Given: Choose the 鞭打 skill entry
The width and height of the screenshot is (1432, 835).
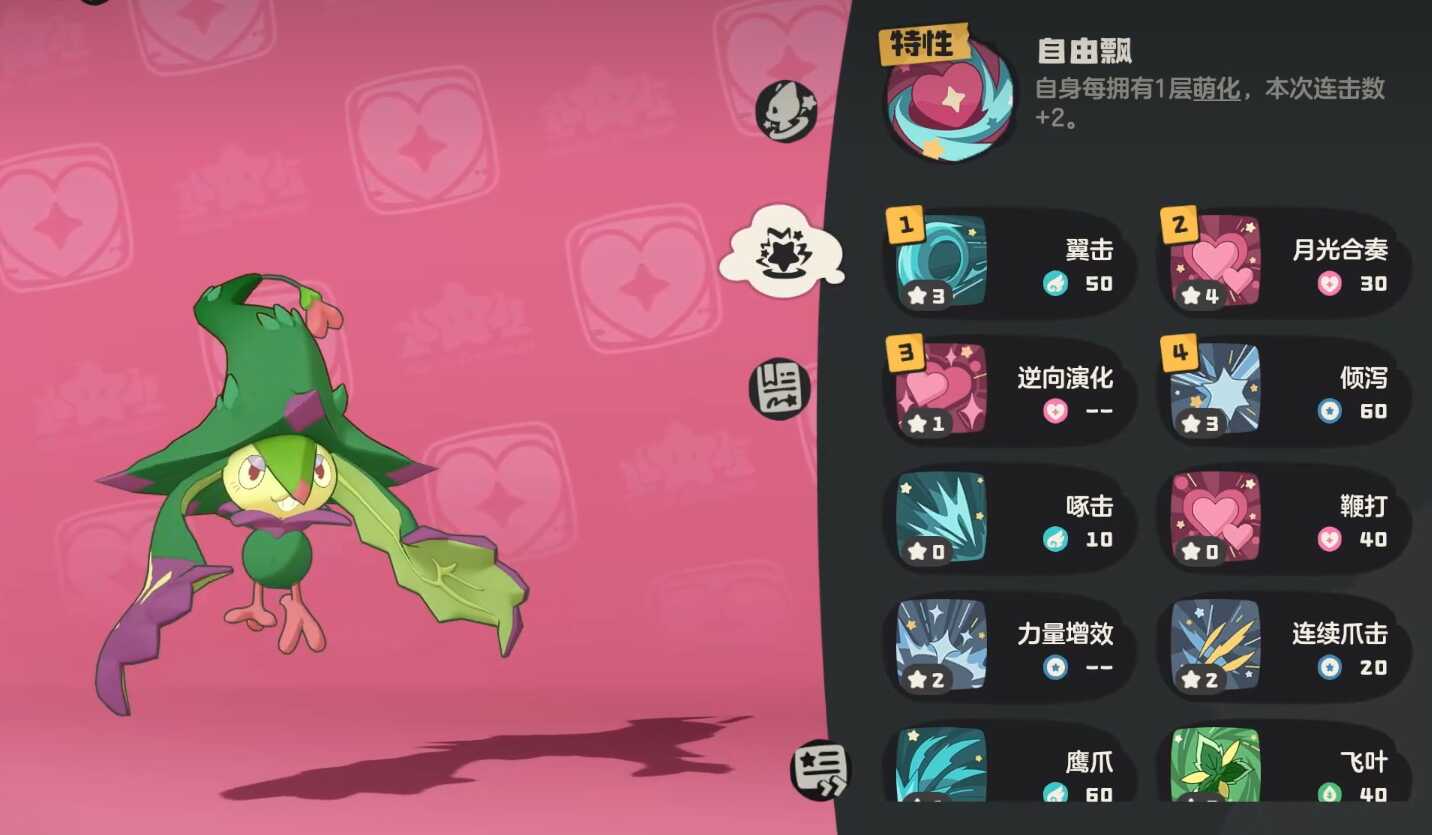Looking at the screenshot, I should tap(1284, 519).
